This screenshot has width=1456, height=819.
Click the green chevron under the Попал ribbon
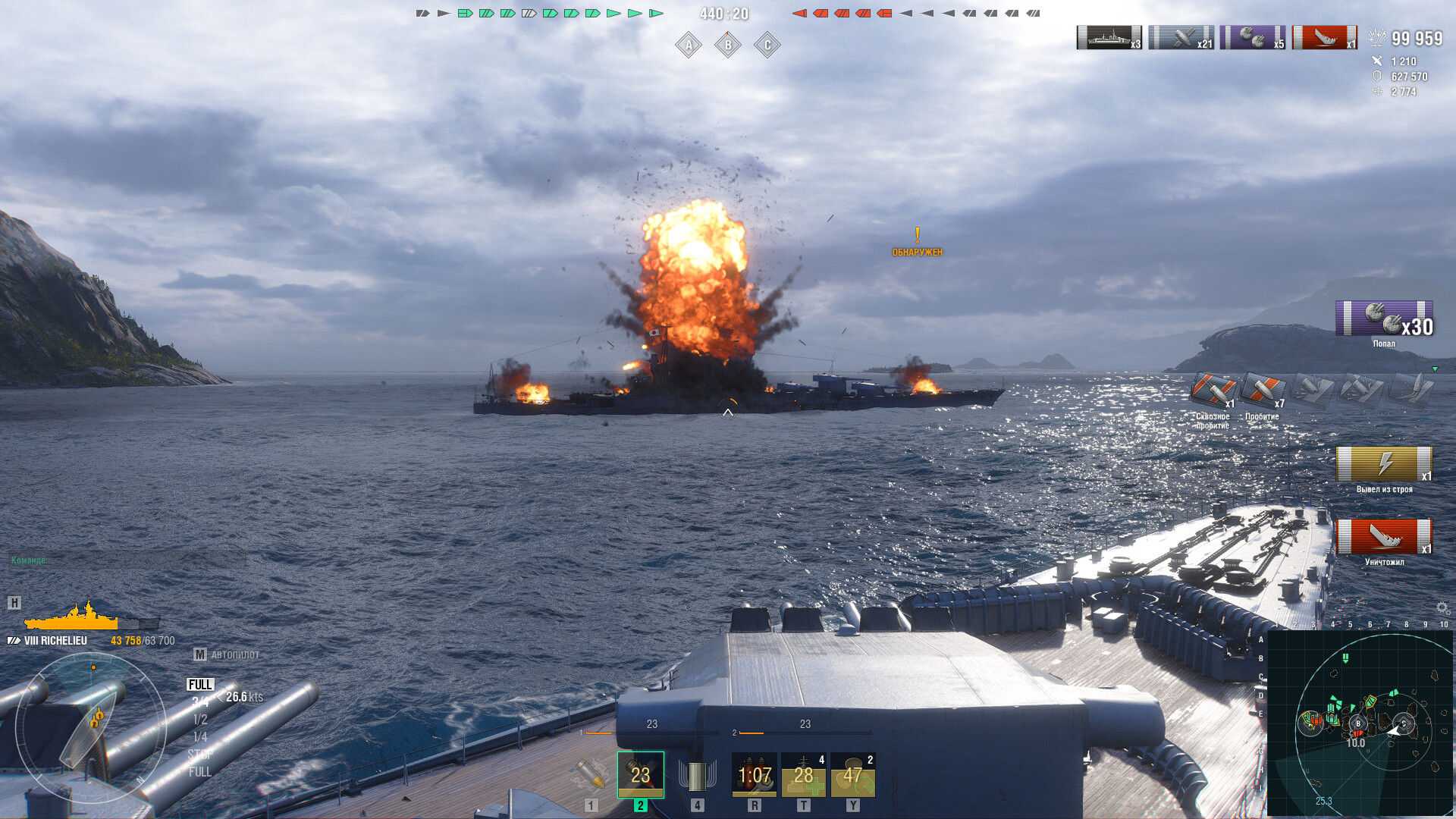(1436, 367)
